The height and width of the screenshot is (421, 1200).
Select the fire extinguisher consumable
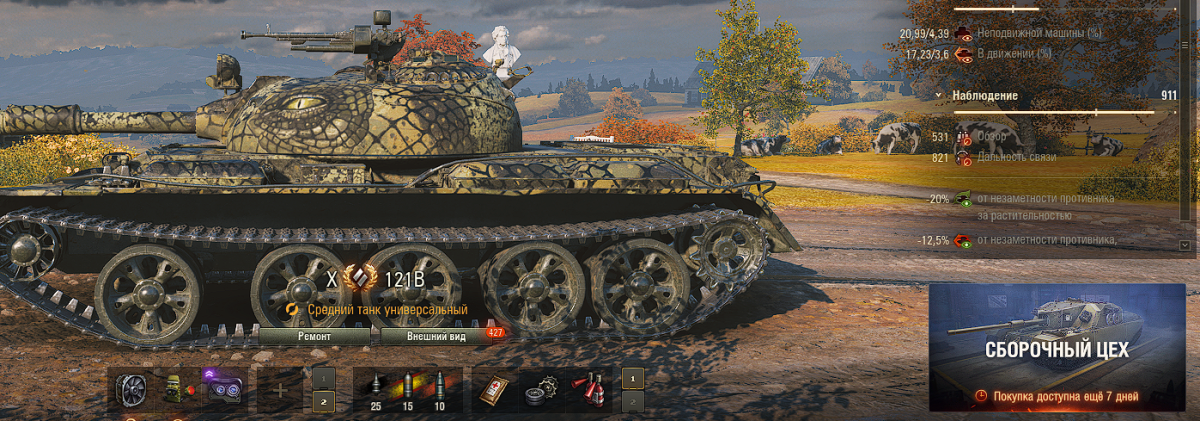coord(589,389)
